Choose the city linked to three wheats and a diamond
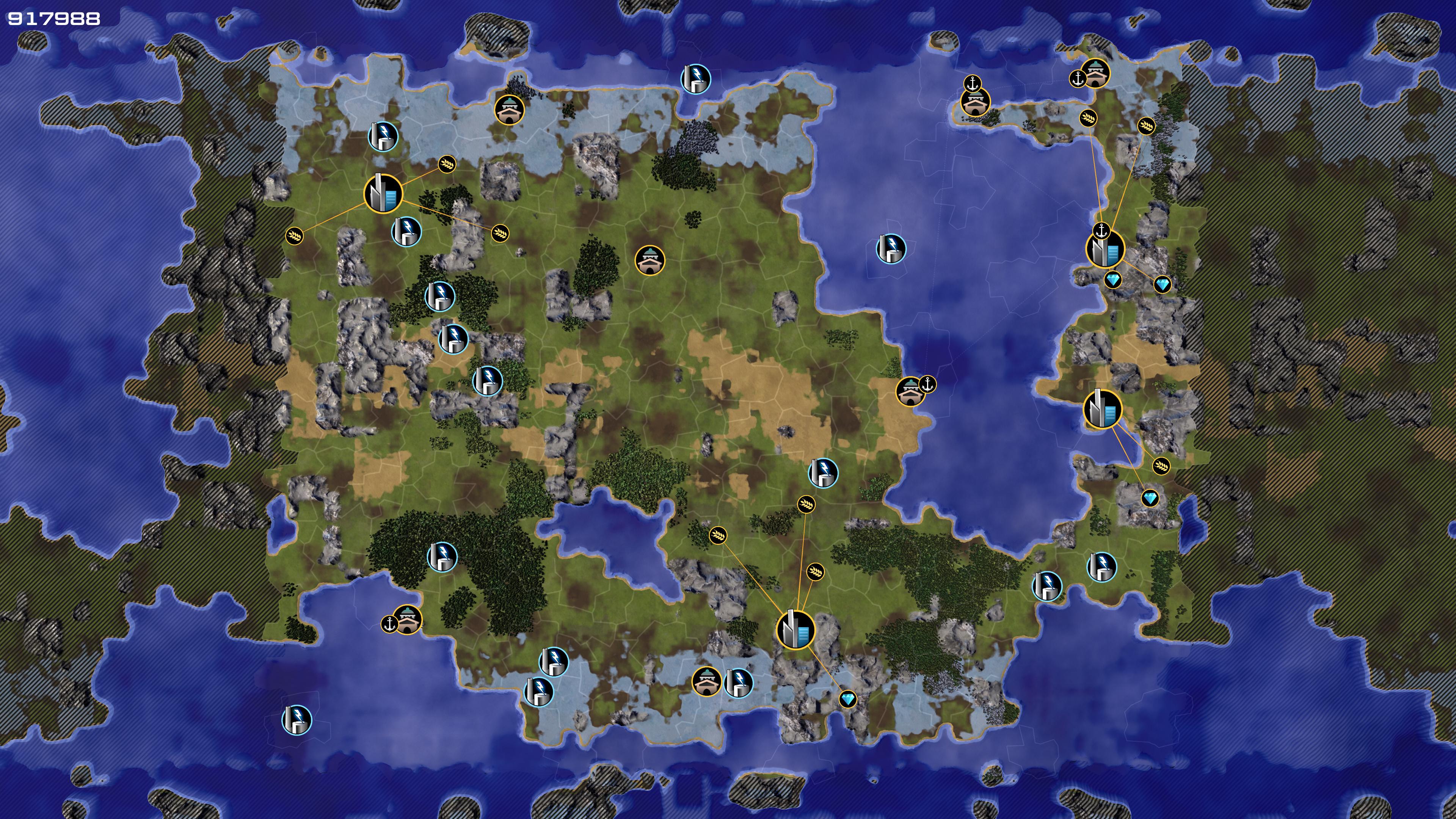Image resolution: width=1456 pixels, height=819 pixels. (795, 629)
